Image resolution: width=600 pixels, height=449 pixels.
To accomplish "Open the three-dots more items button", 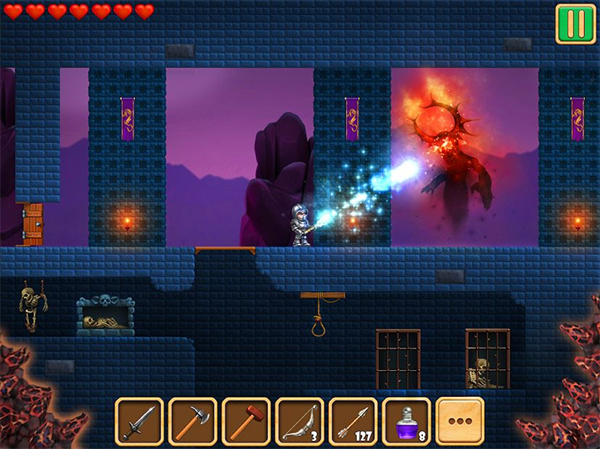I will pos(460,421).
